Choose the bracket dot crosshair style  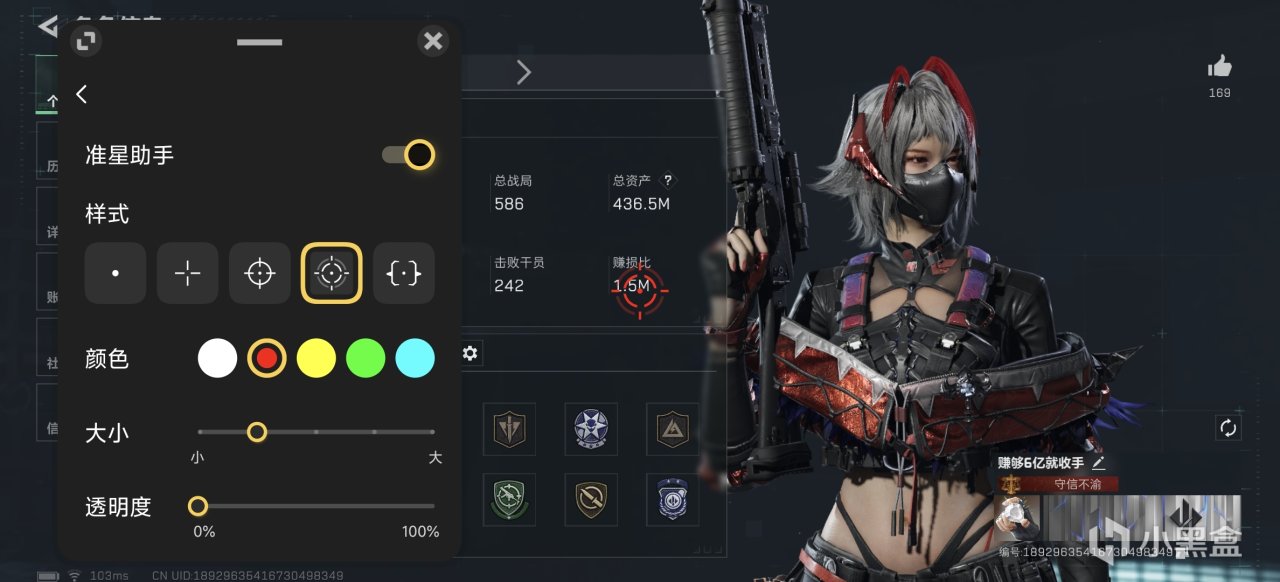[x=404, y=273]
